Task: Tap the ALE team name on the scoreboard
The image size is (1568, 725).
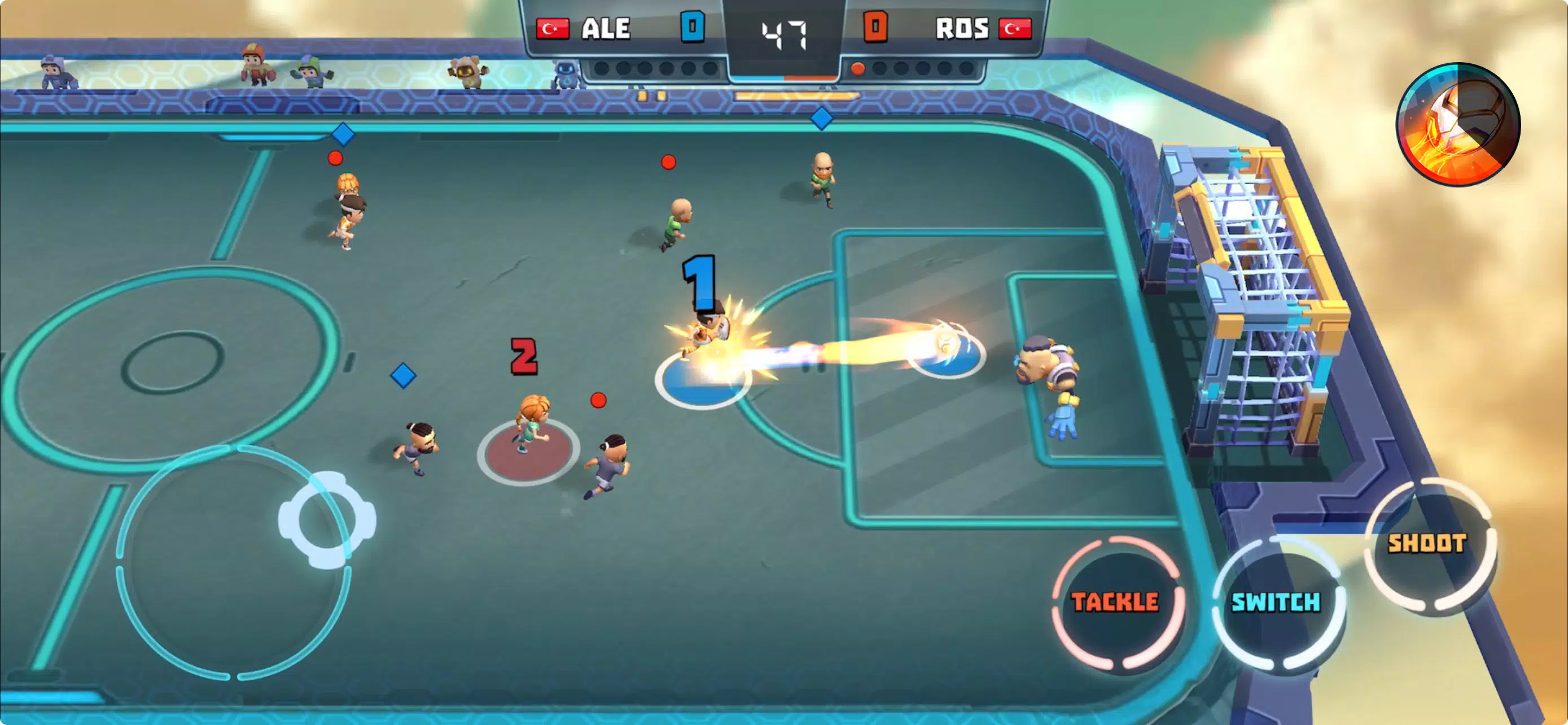Action: pos(606,28)
